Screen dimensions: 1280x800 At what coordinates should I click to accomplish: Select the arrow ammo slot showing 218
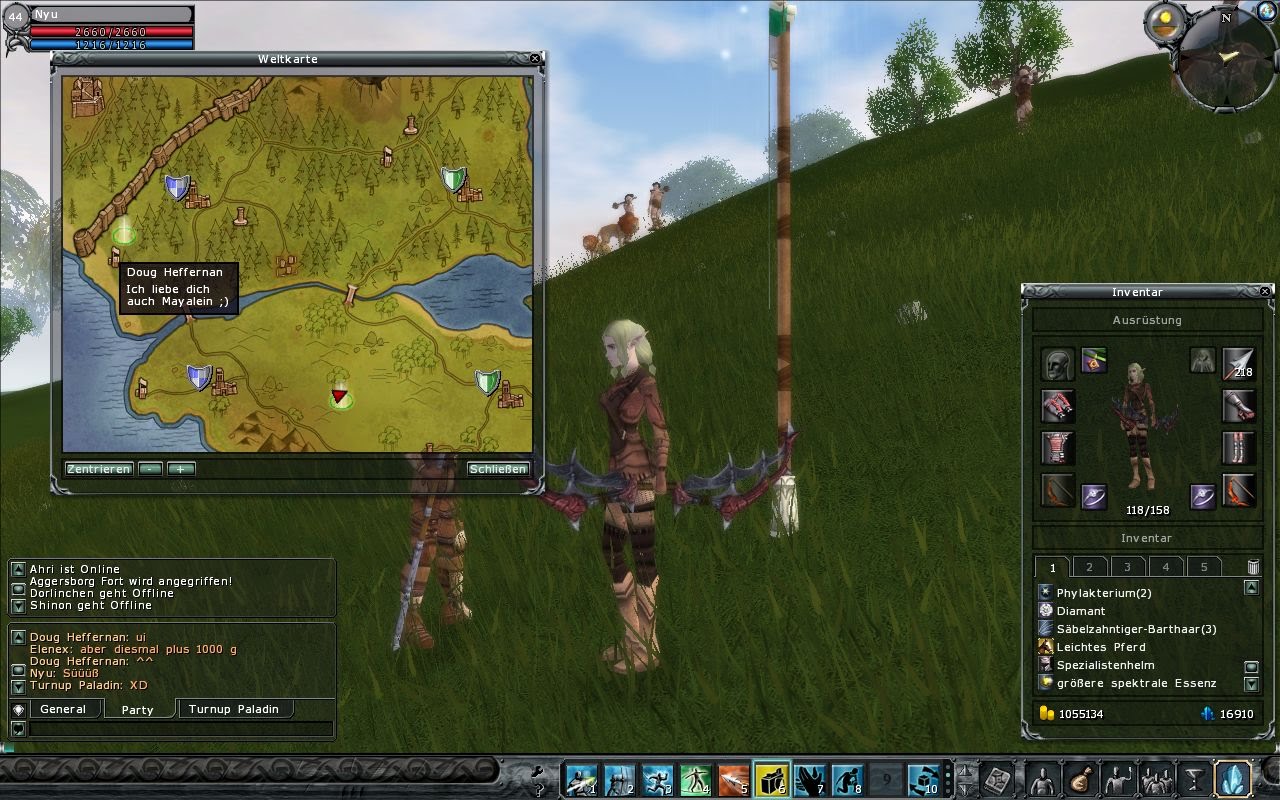click(x=1238, y=364)
